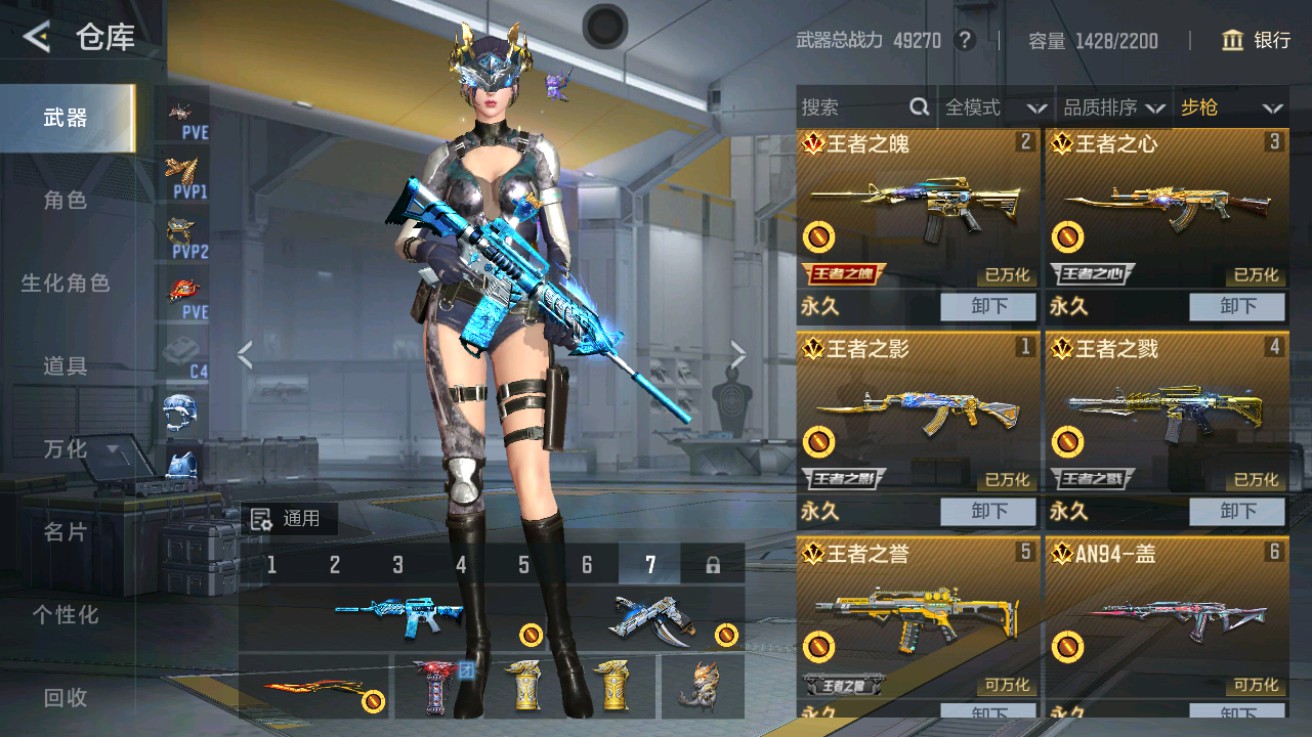The height and width of the screenshot is (737, 1312).
Task: Select loadout preset tab 1
Action: pos(272,565)
